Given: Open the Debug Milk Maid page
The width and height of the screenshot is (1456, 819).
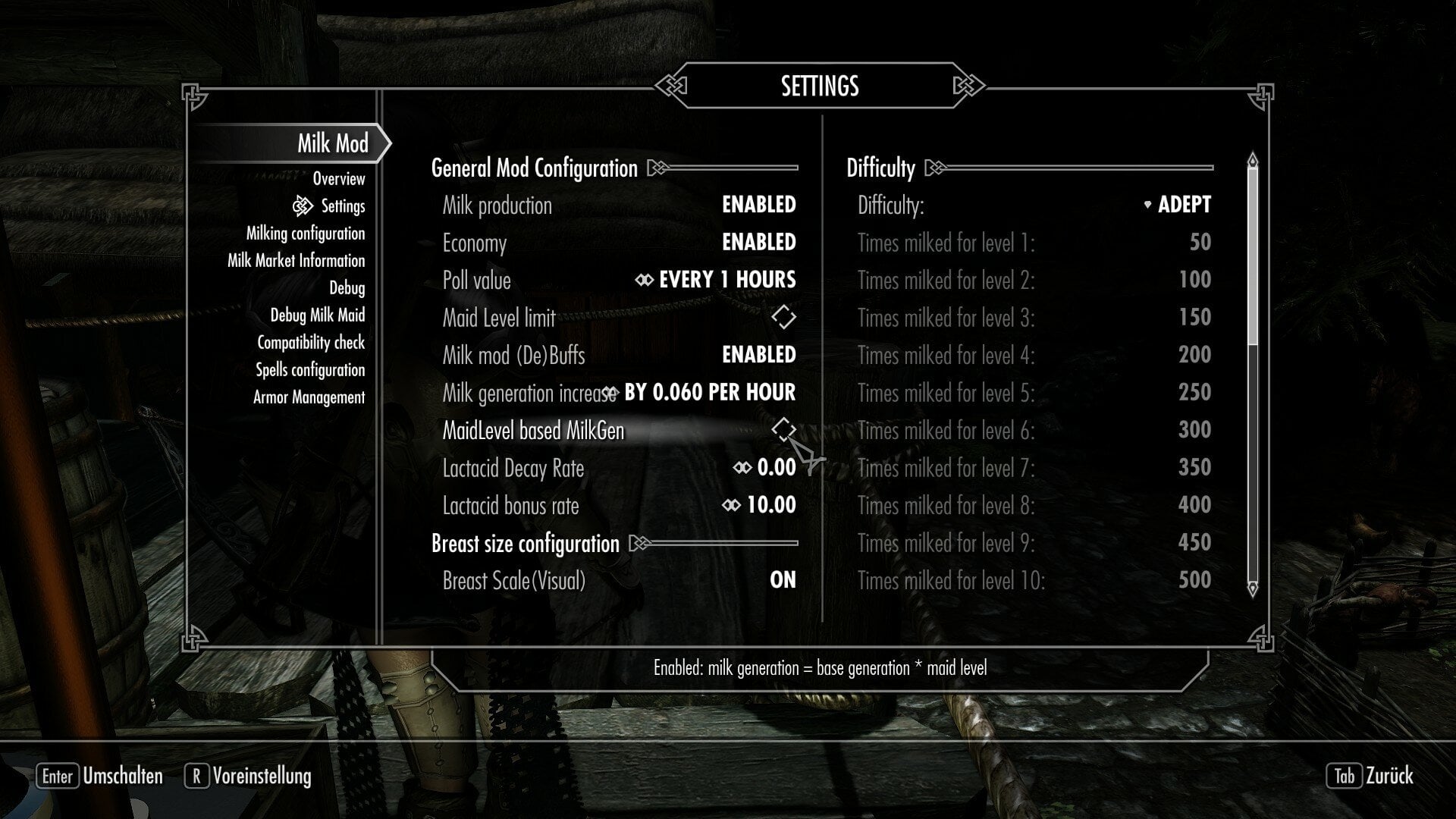Looking at the screenshot, I should [317, 315].
